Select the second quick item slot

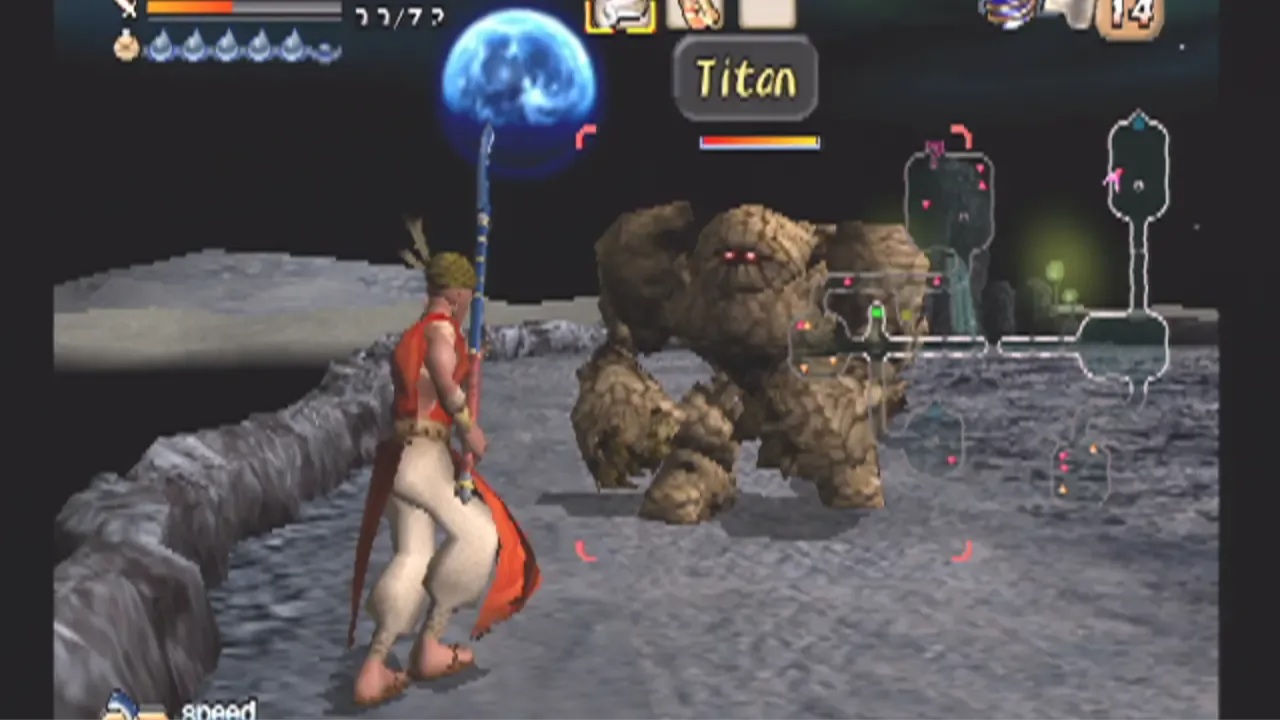(x=694, y=13)
